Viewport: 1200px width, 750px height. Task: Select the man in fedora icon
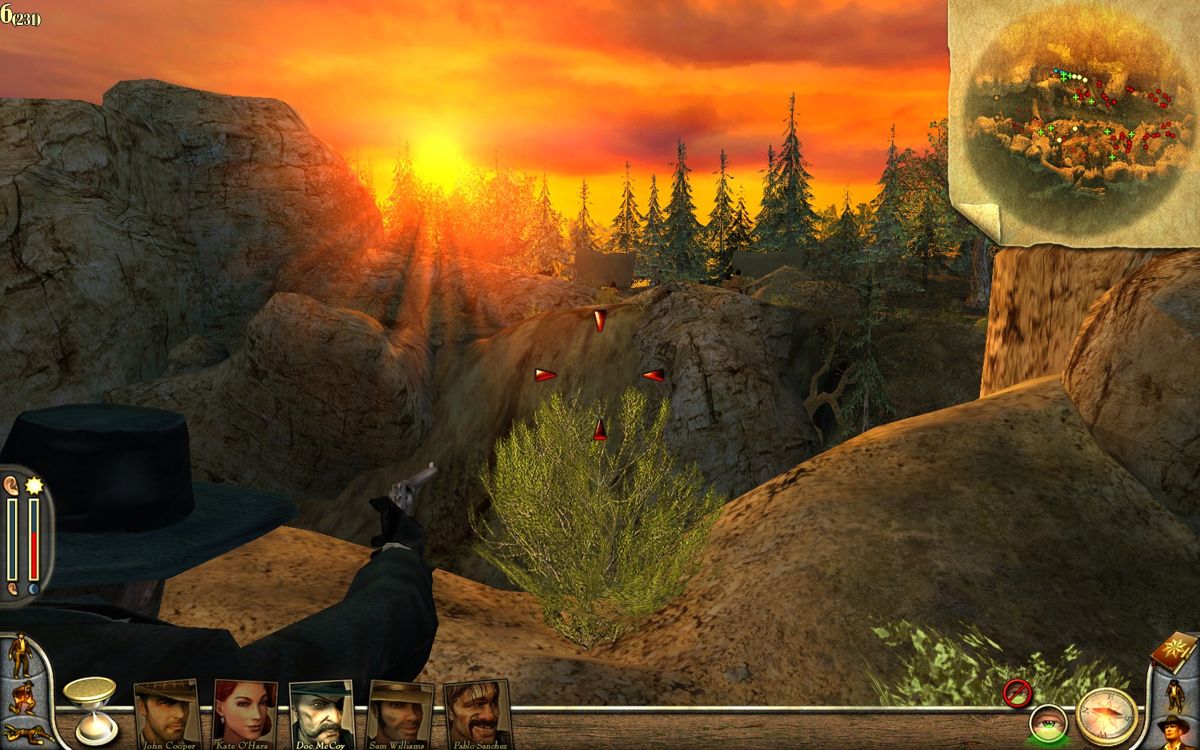[1175, 732]
